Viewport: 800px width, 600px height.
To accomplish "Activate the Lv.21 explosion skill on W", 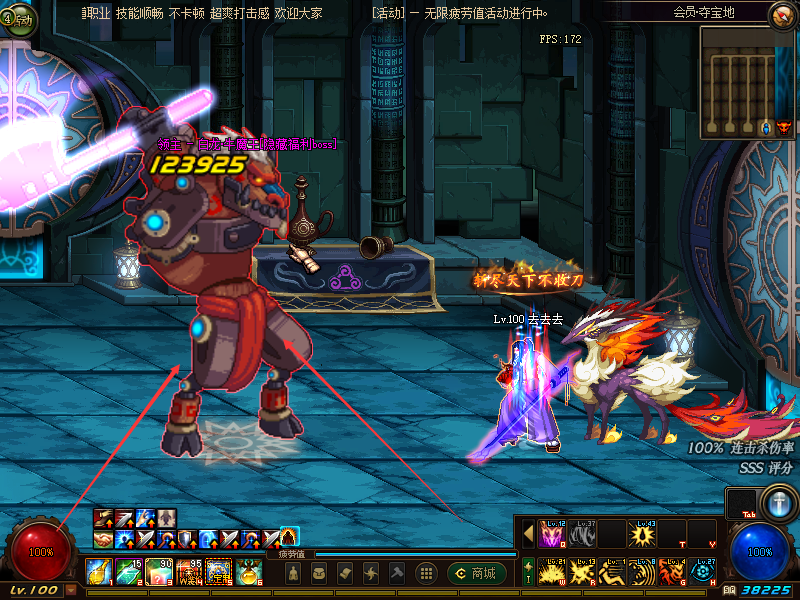I will 552,573.
